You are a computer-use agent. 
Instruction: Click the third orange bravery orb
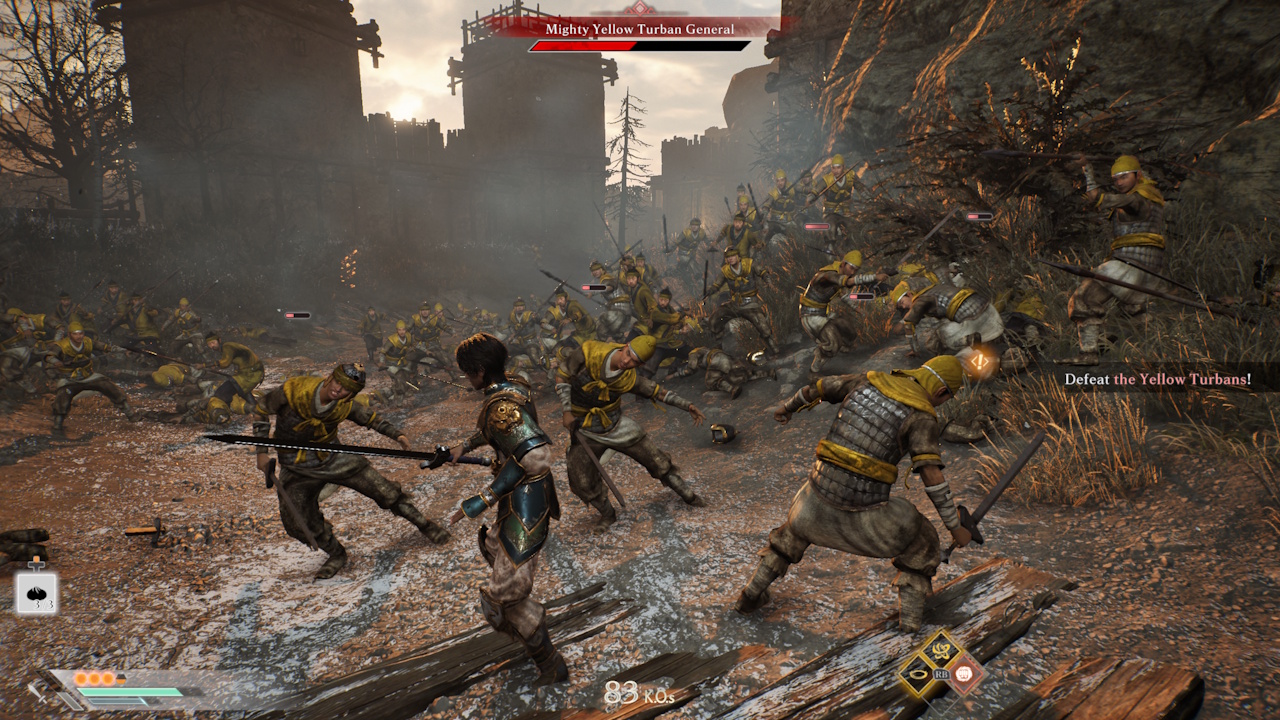pyautogui.click(x=108, y=678)
